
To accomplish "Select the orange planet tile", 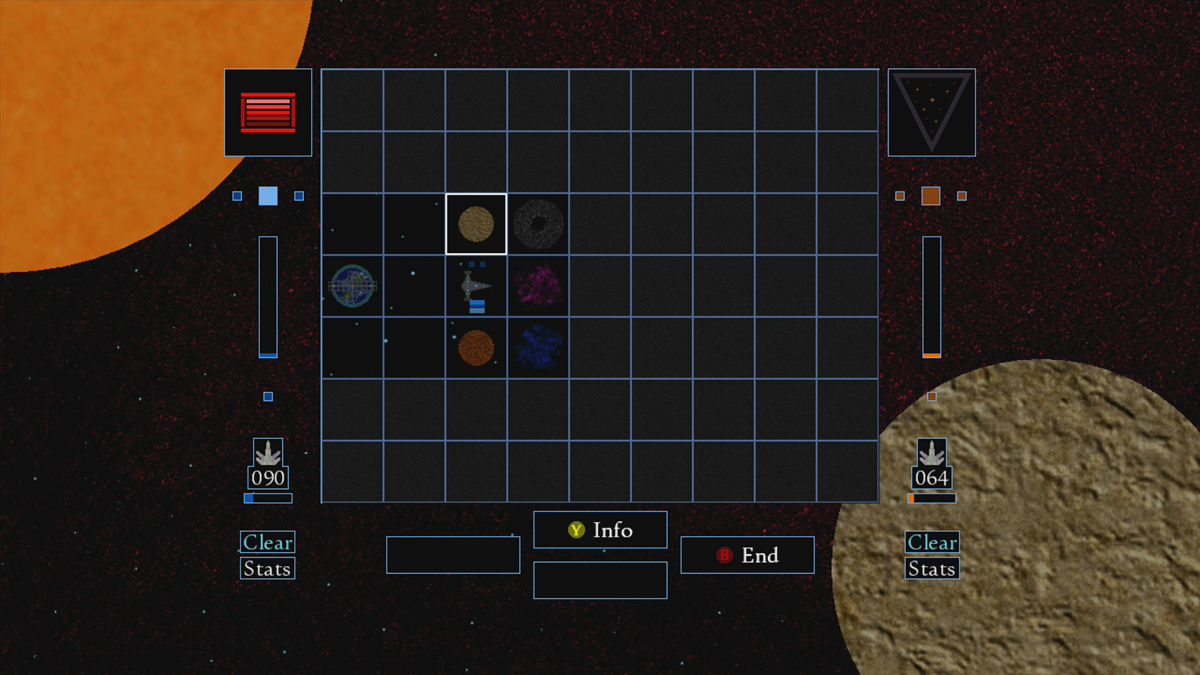I will (x=476, y=348).
